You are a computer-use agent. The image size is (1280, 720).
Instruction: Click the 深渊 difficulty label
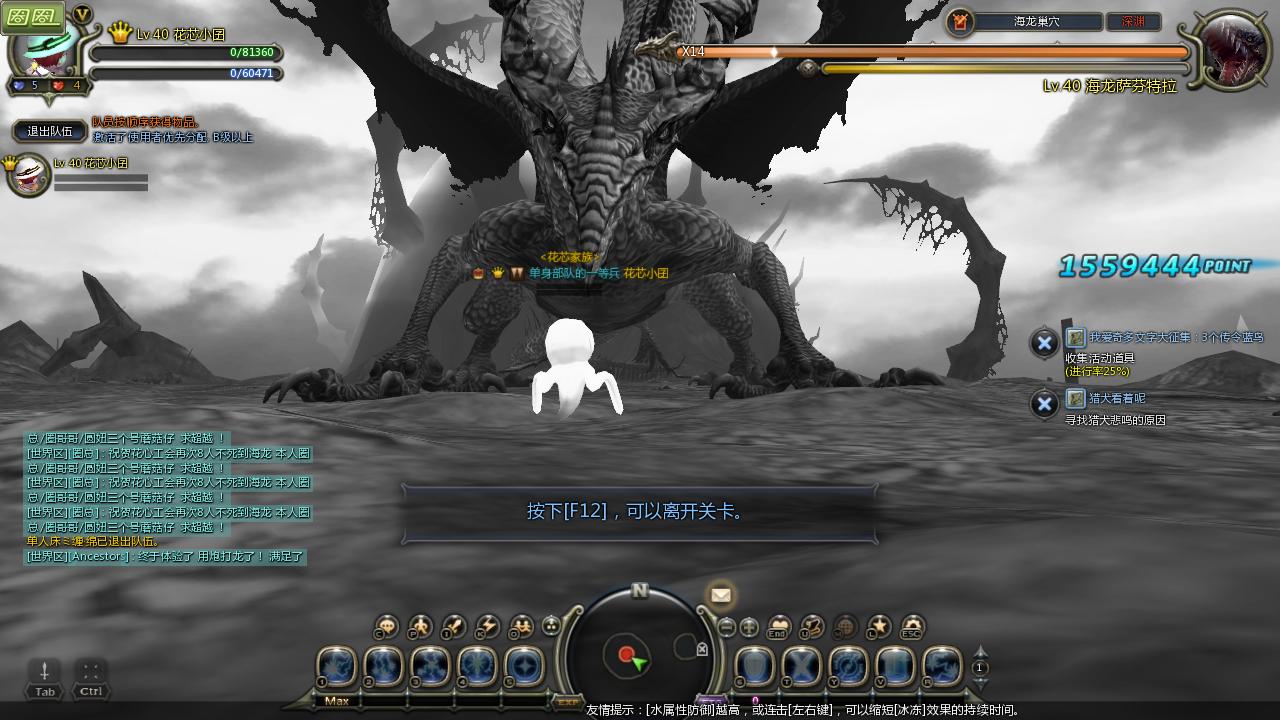1133,21
